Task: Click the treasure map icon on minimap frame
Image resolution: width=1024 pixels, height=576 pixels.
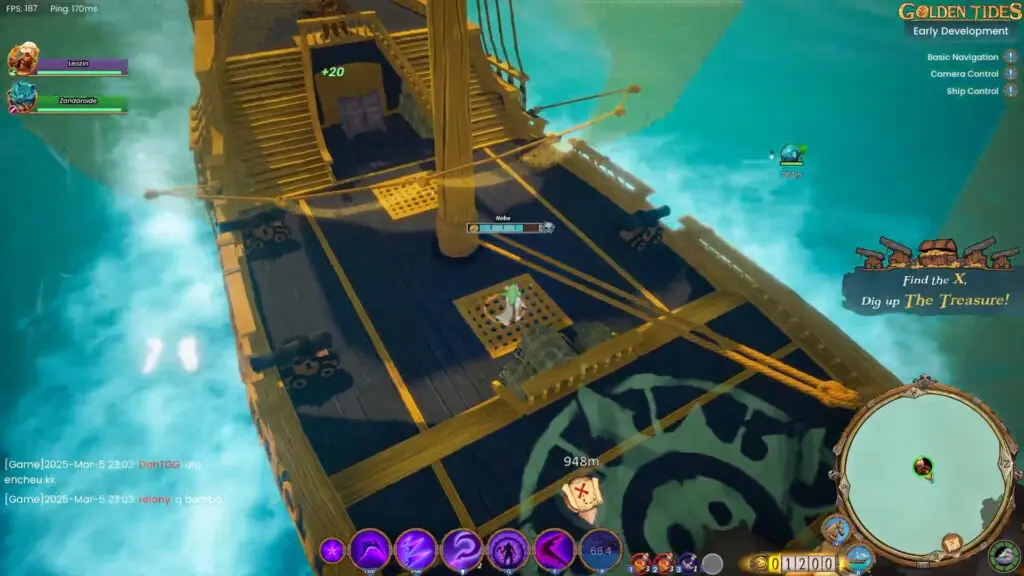Action: (x=951, y=543)
